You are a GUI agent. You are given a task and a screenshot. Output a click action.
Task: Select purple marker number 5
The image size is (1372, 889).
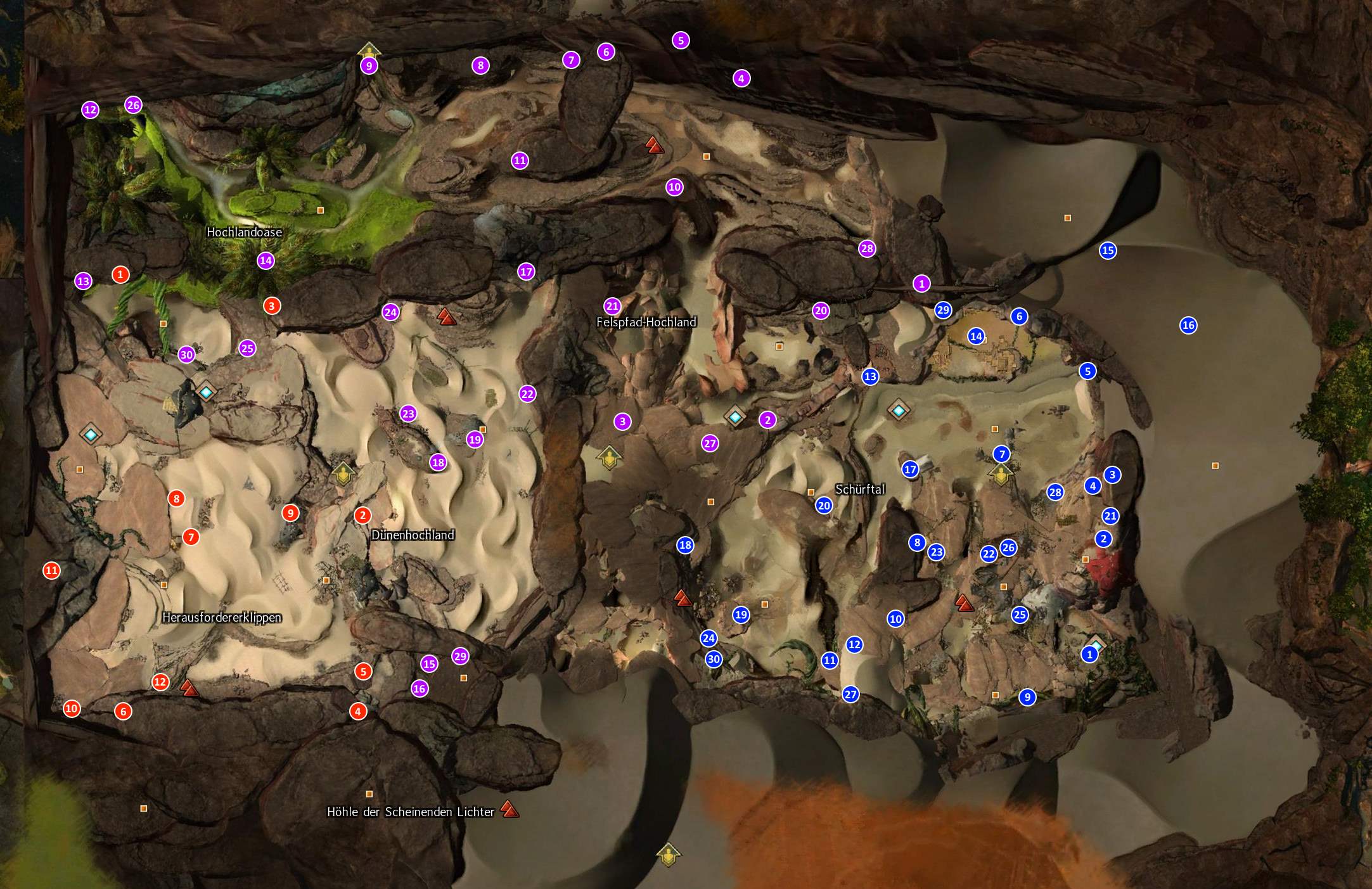[681, 41]
